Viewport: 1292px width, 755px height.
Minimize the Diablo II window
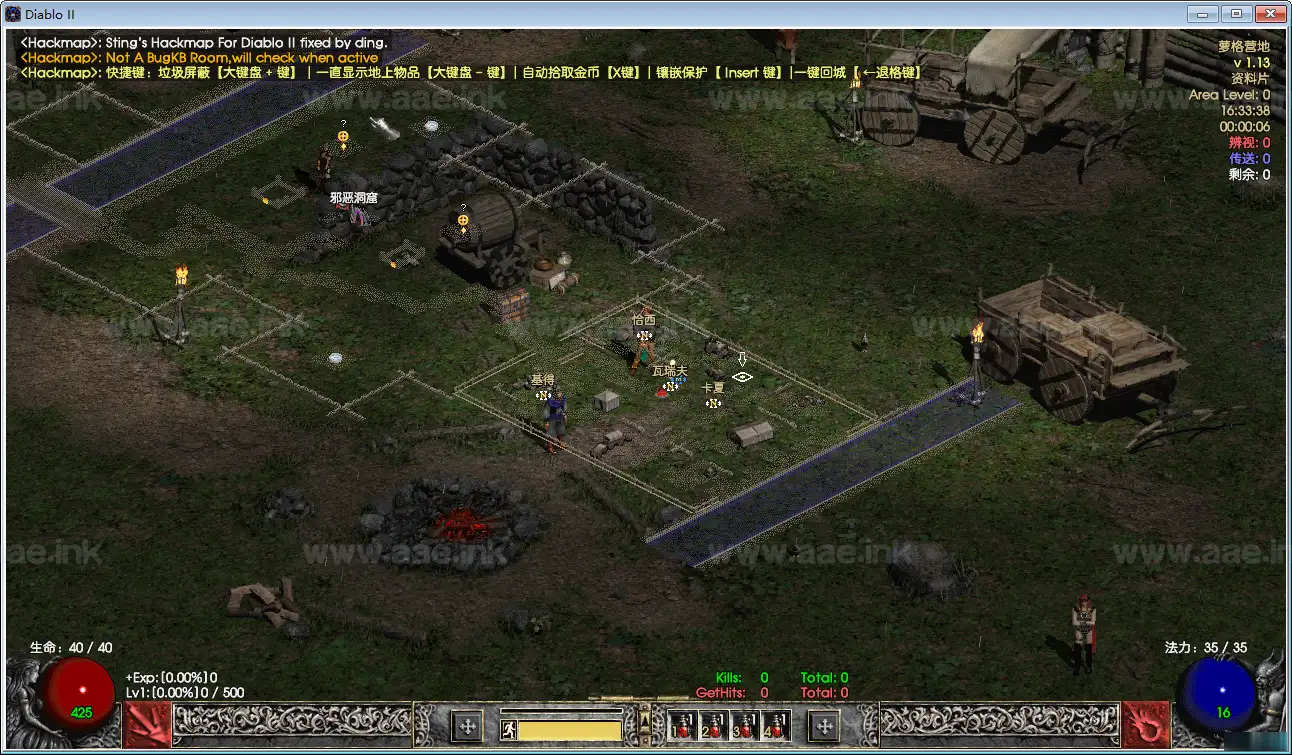(1203, 13)
